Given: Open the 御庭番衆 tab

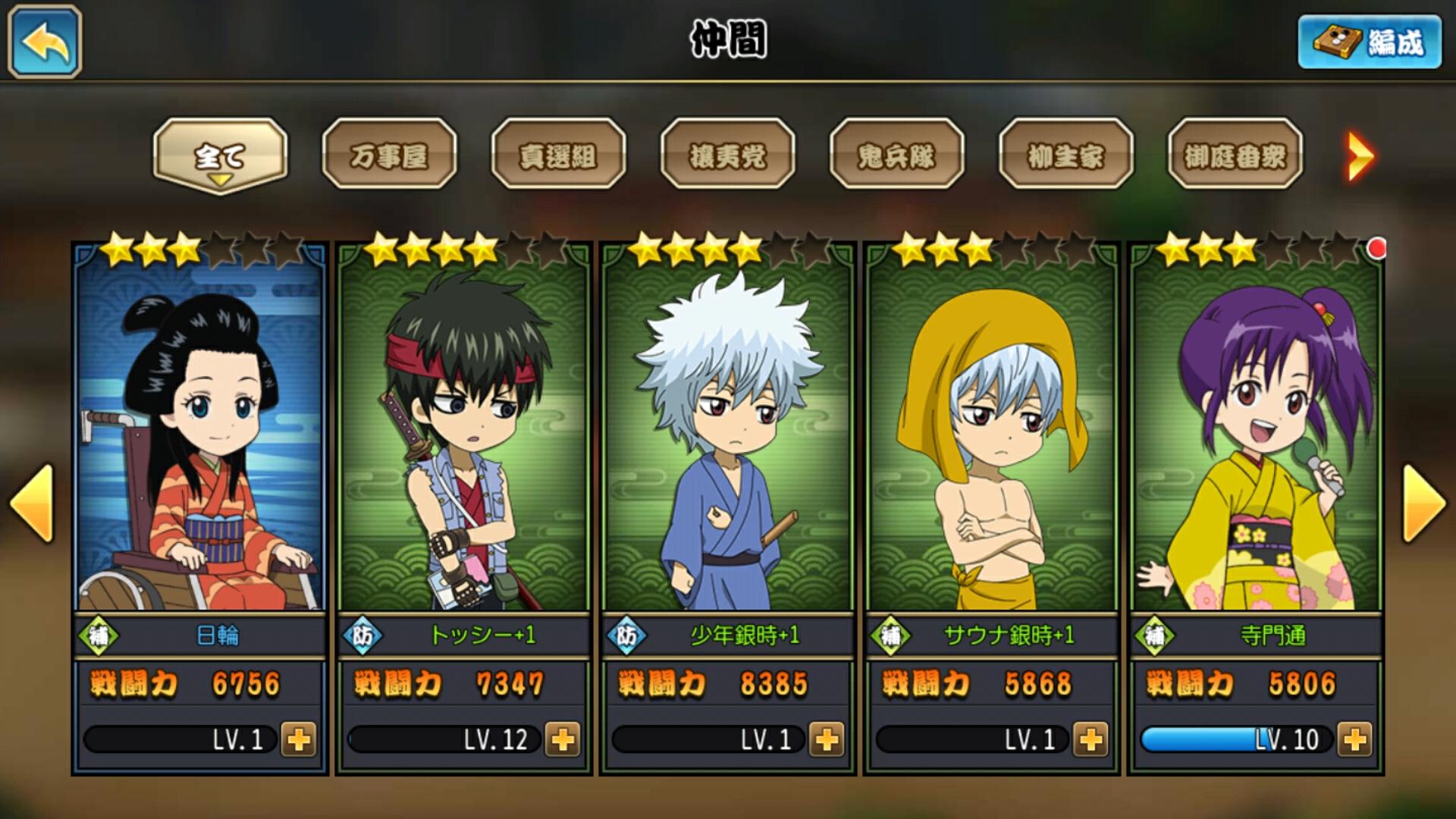Looking at the screenshot, I should coord(1235,155).
